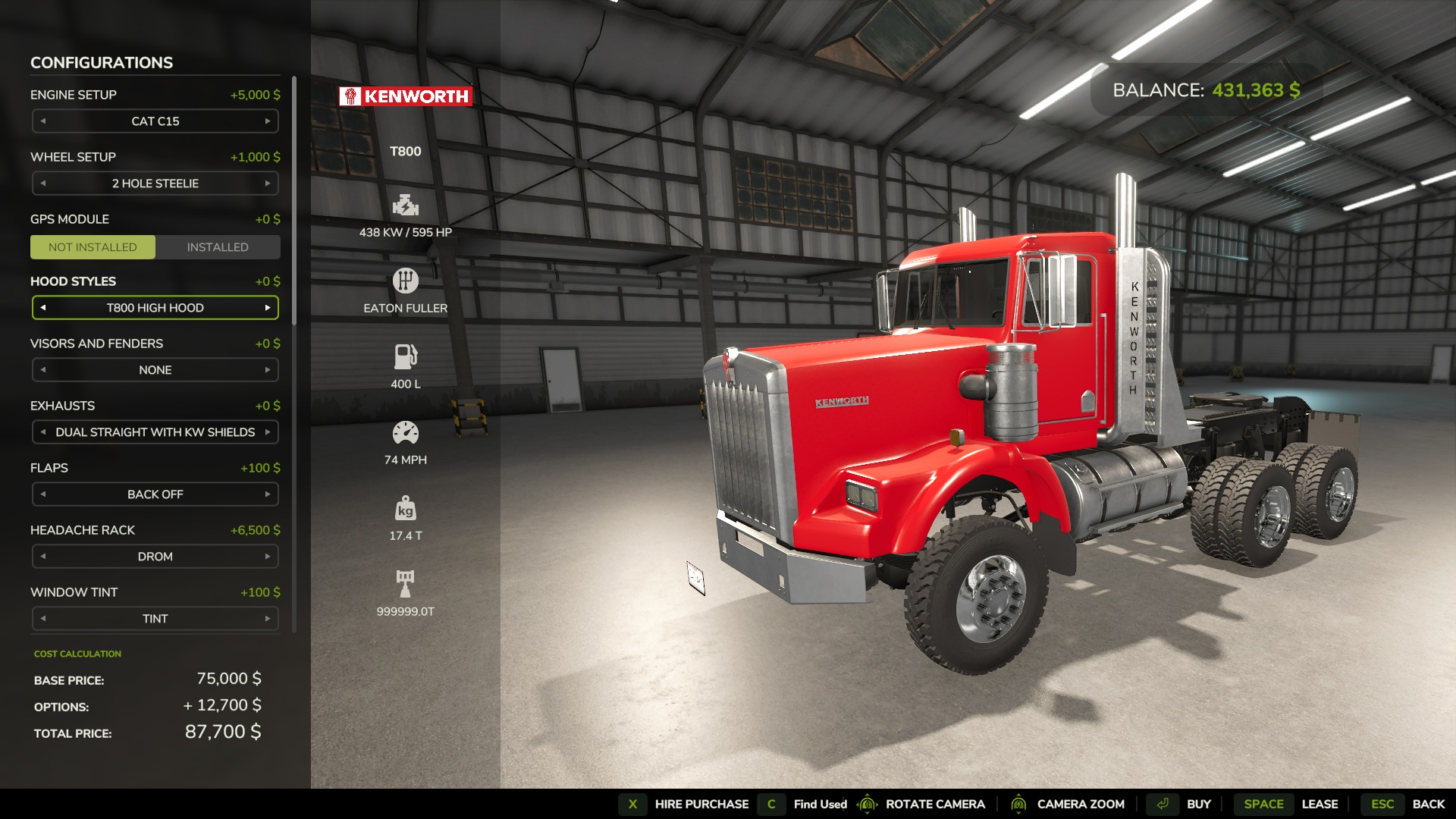The width and height of the screenshot is (1456, 819).
Task: Choose Hire Purchase option
Action: tap(701, 804)
